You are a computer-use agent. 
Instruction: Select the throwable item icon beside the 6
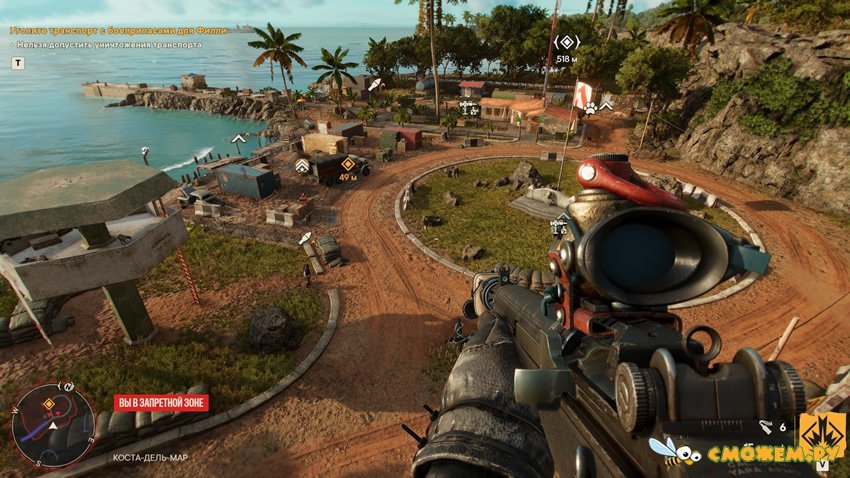pos(764,427)
